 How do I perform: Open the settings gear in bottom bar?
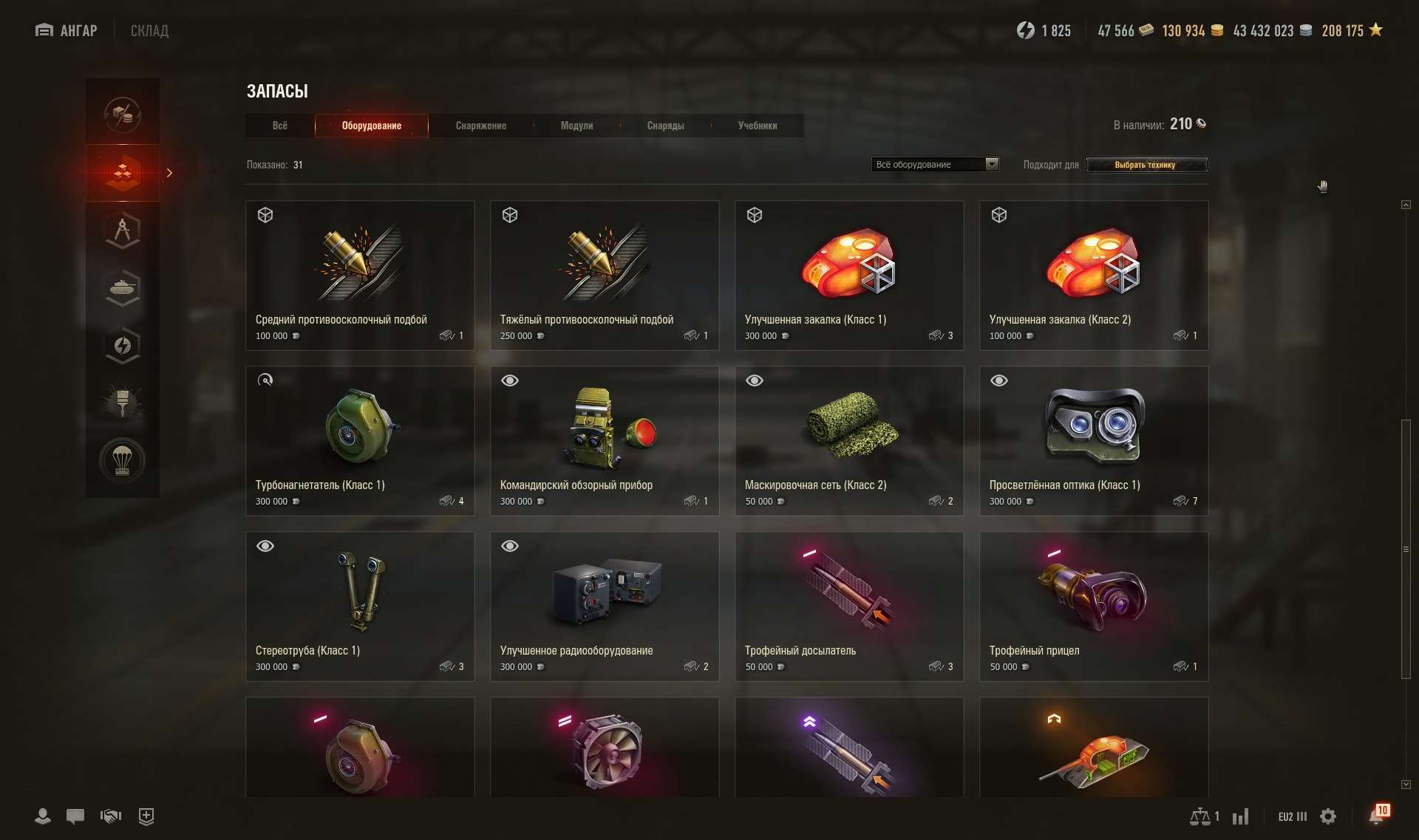click(1328, 816)
